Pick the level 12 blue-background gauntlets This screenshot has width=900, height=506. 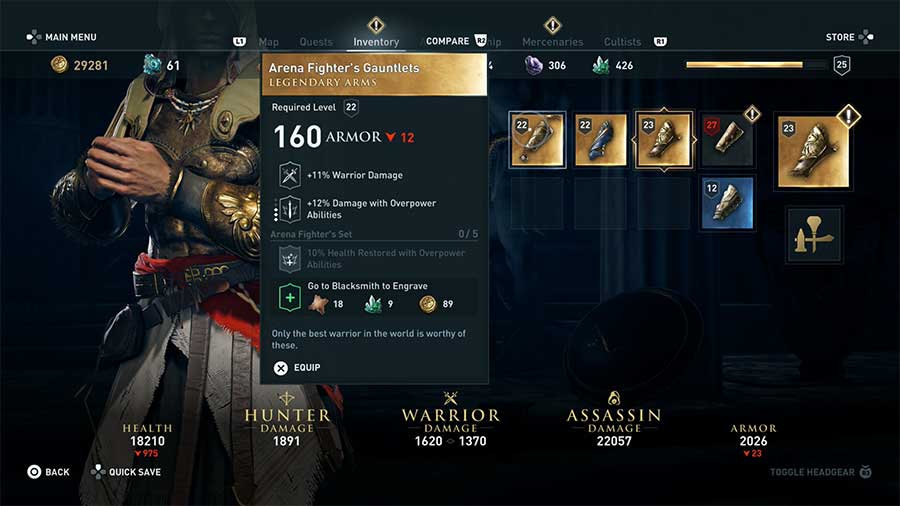pyautogui.click(x=728, y=202)
